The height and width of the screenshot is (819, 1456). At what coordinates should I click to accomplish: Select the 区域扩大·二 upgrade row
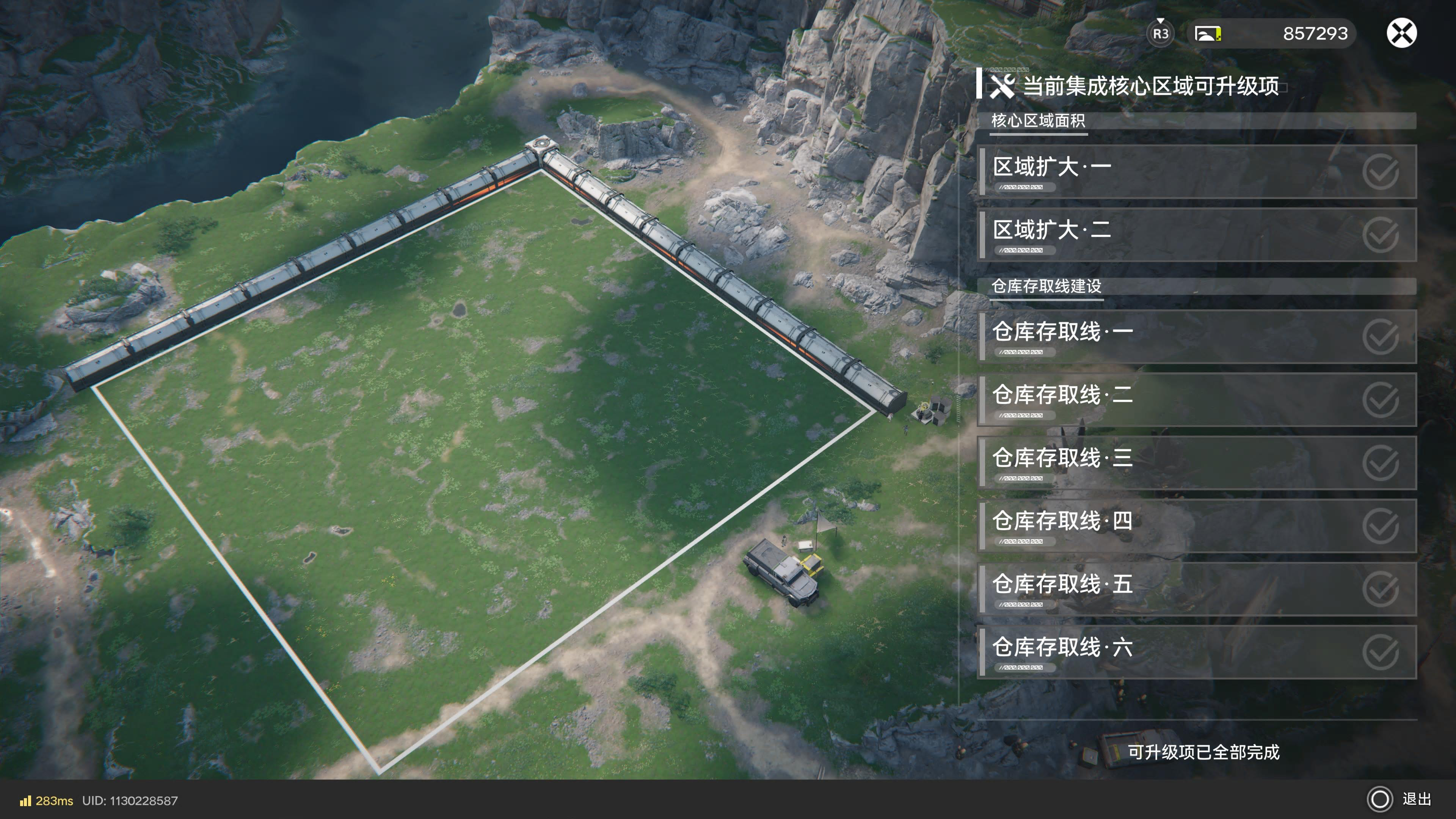tap(1197, 235)
